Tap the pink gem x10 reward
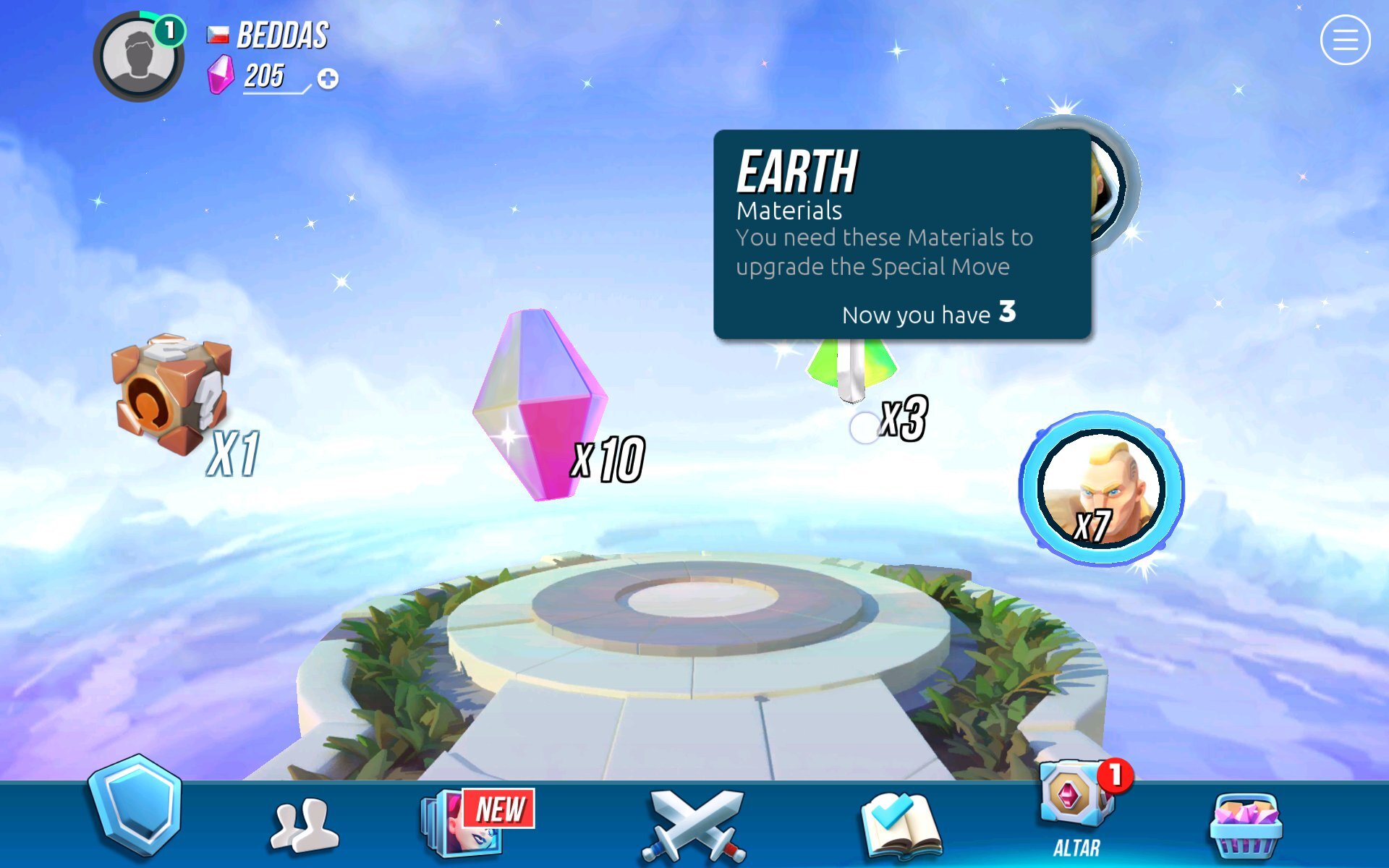Image resolution: width=1389 pixels, height=868 pixels. click(x=540, y=405)
